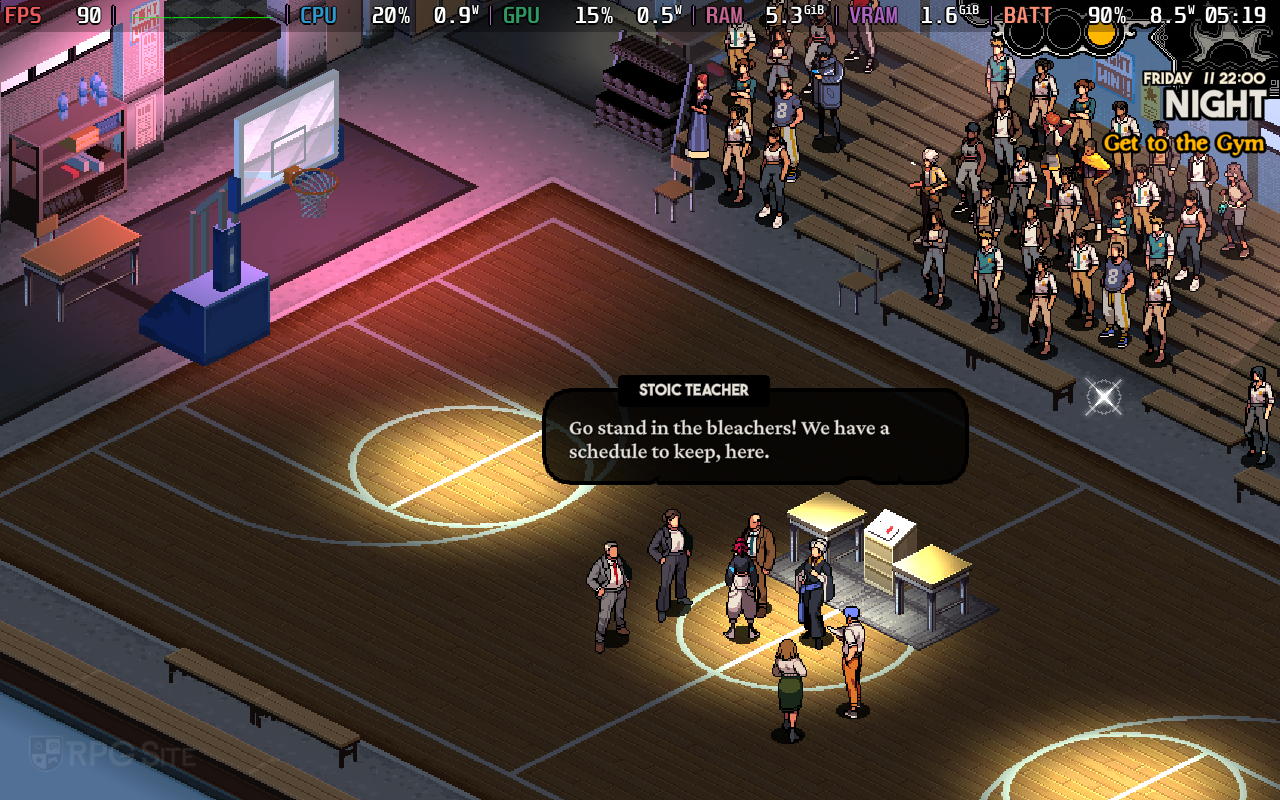Click the sparkling interaction marker by the bleachers

click(x=1103, y=397)
